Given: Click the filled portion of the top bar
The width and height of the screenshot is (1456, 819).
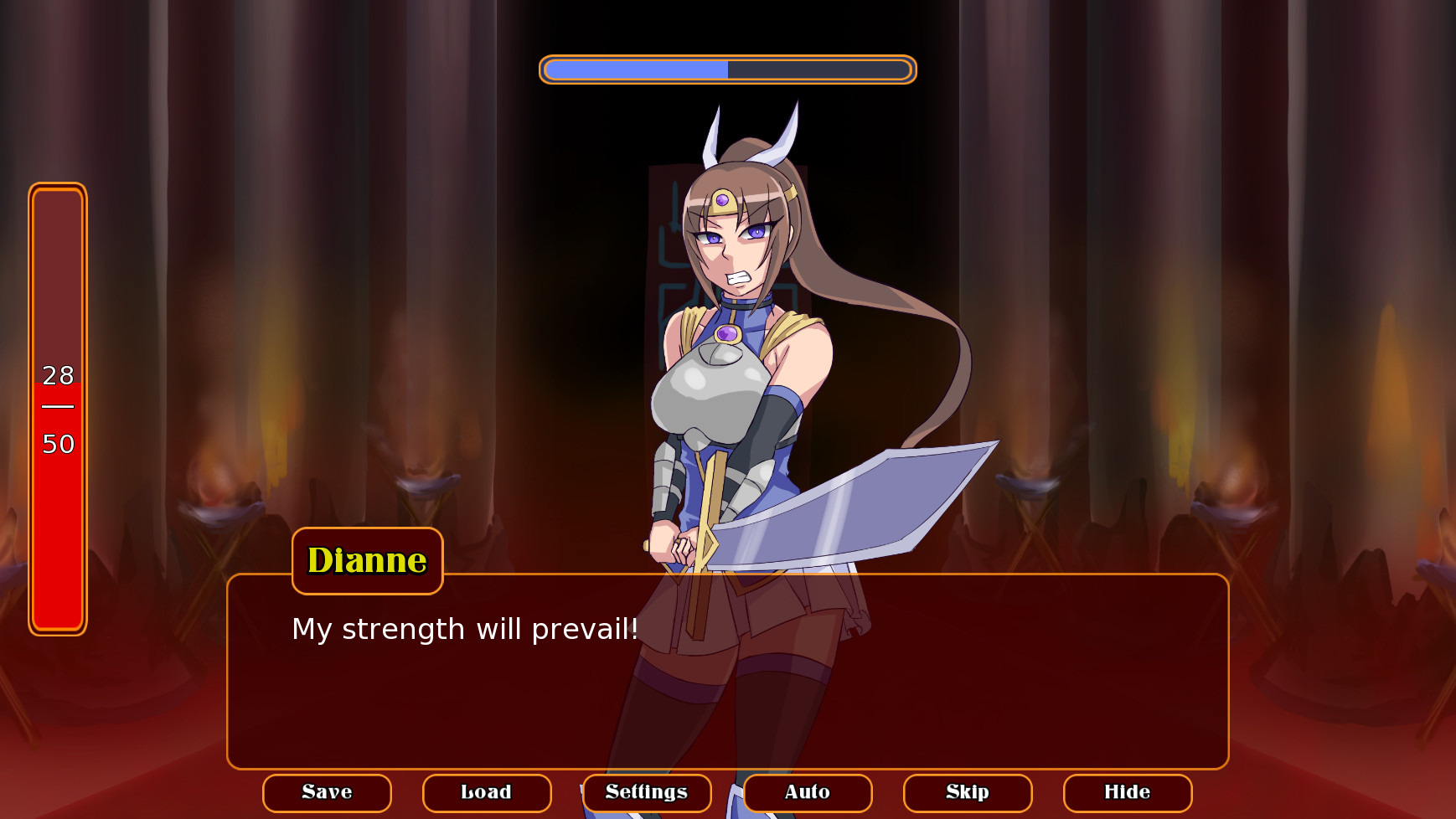Looking at the screenshot, I should tap(637, 70).
